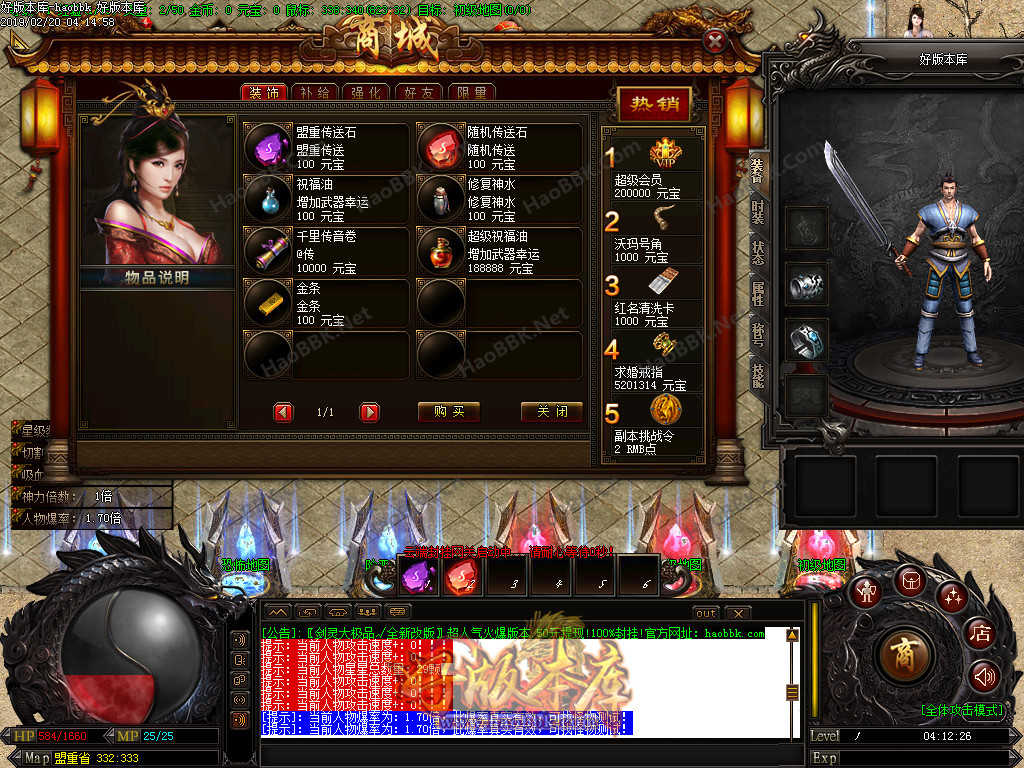Viewport: 1024px width, 768px height.
Task: Open the 时装 fashion tab on character panel
Action: (757, 211)
